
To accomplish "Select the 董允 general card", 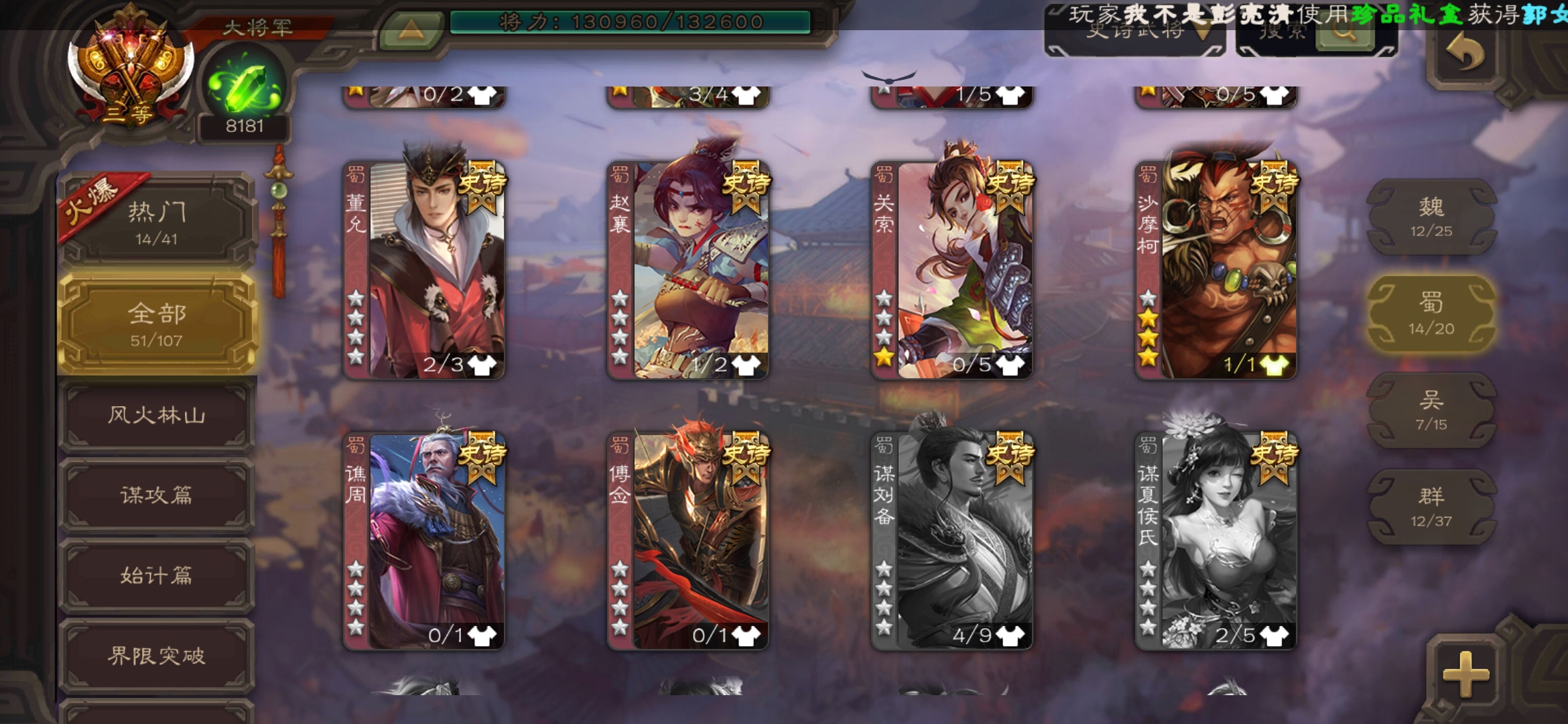I will coord(425,269).
